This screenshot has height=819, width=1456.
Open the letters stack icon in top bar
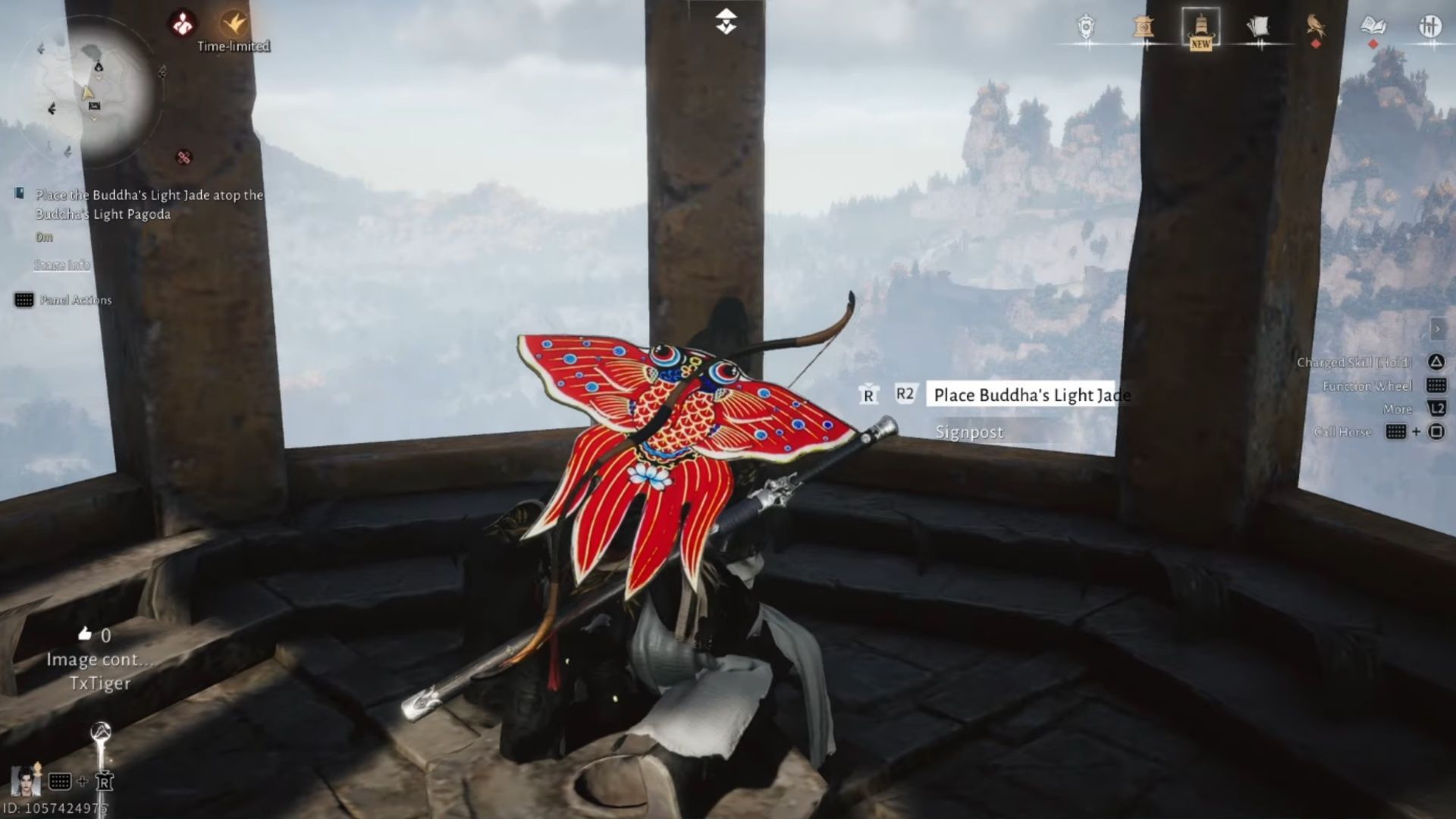tap(1259, 25)
